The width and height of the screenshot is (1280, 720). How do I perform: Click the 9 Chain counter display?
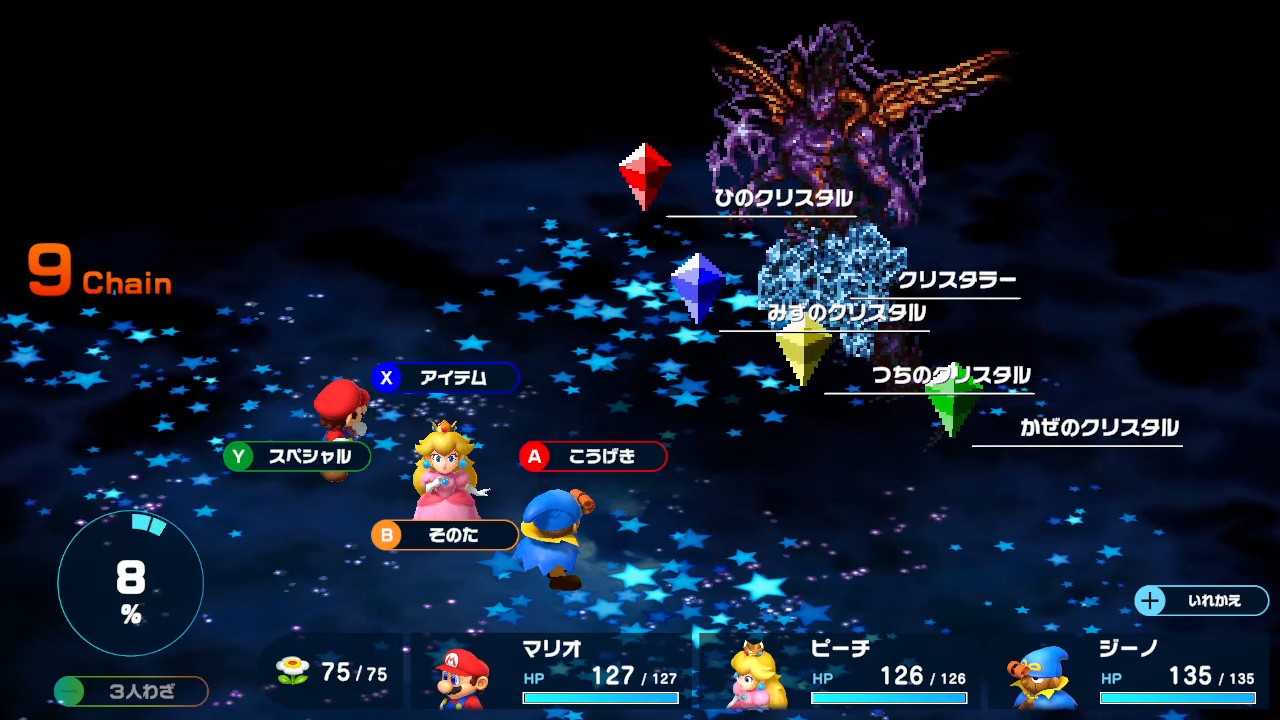[x=95, y=270]
